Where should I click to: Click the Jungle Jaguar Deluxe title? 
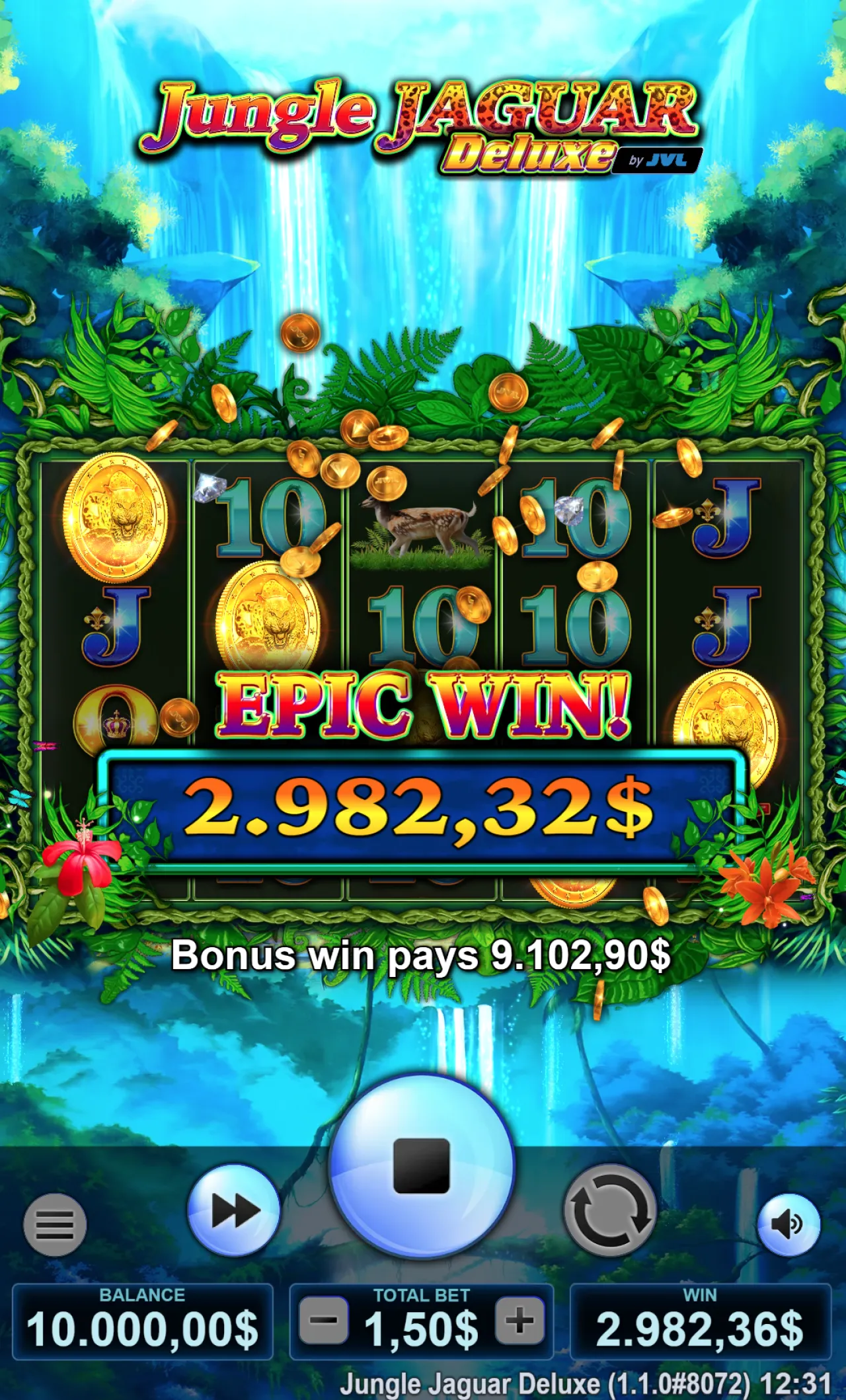click(x=416, y=122)
